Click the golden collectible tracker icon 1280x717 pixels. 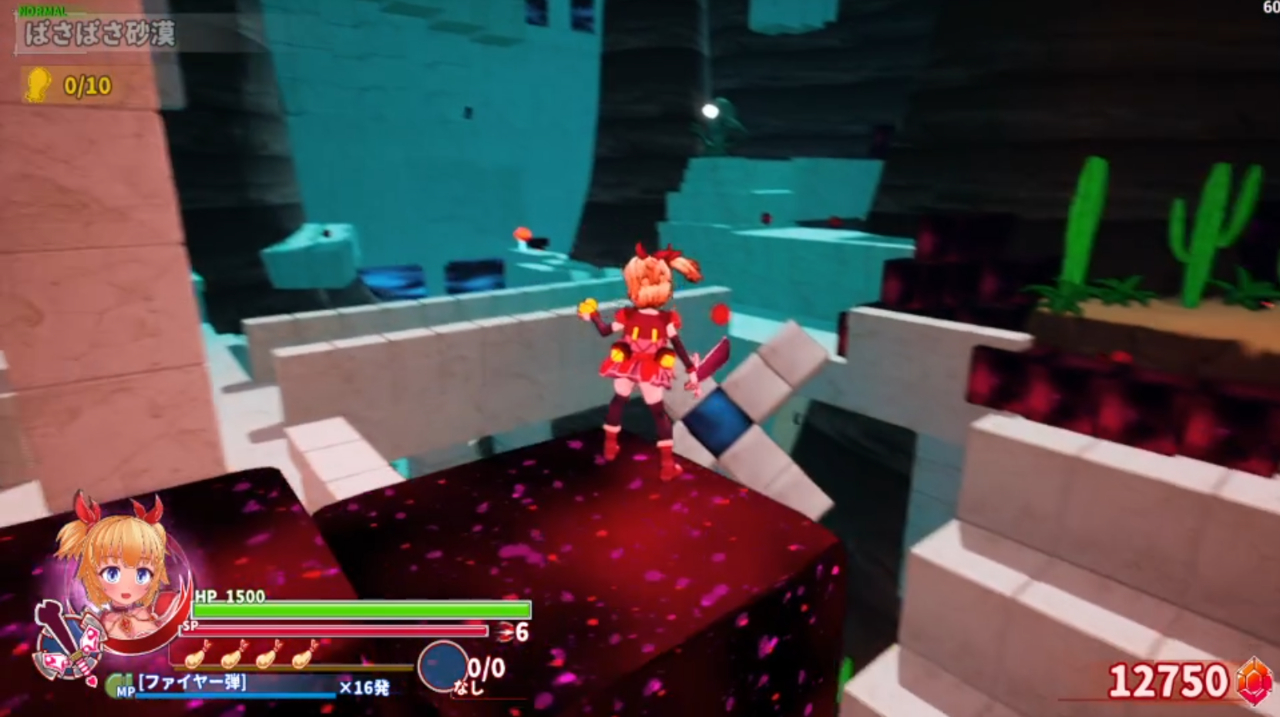point(38,85)
